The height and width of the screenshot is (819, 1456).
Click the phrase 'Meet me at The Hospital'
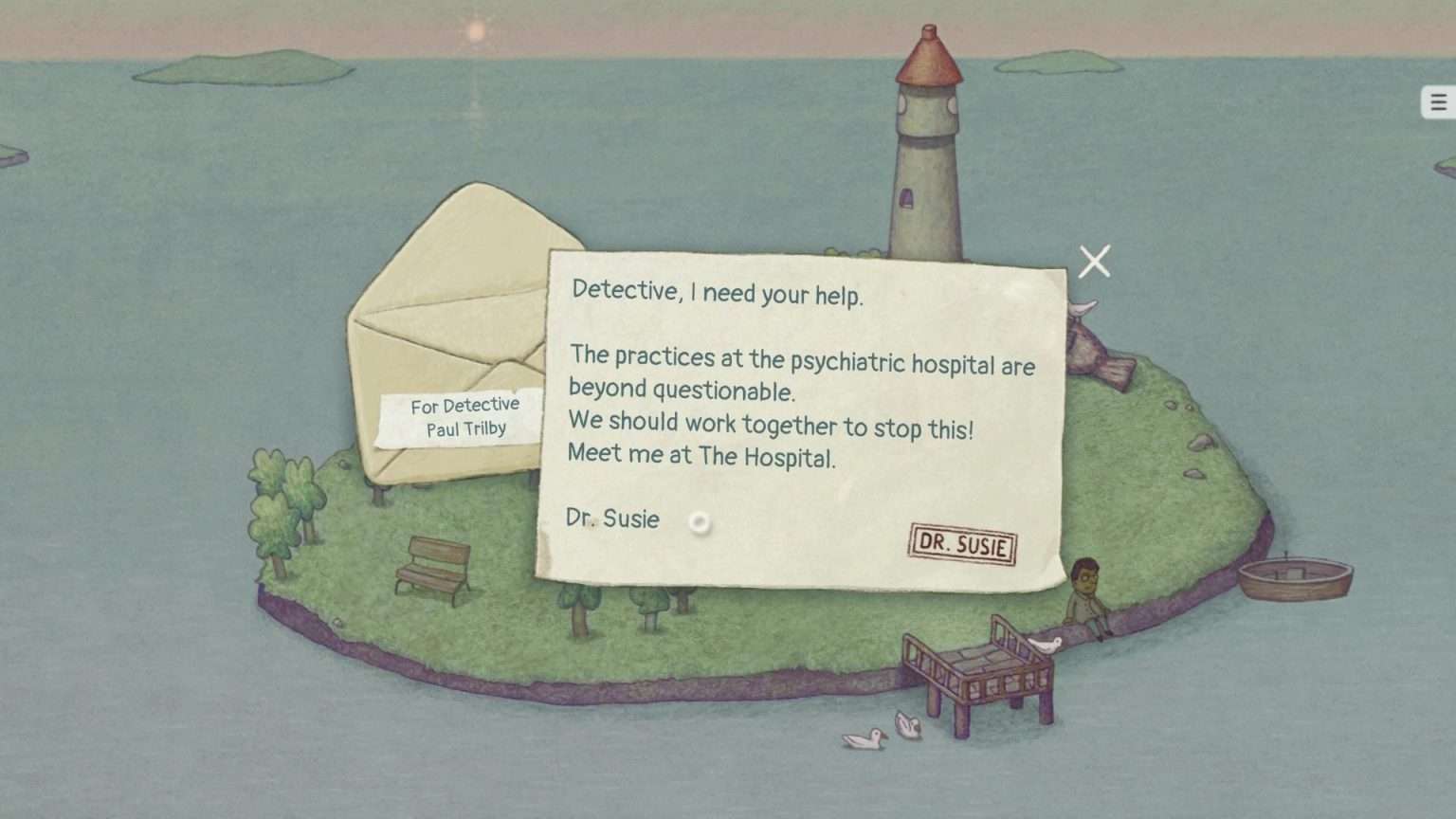(x=701, y=455)
